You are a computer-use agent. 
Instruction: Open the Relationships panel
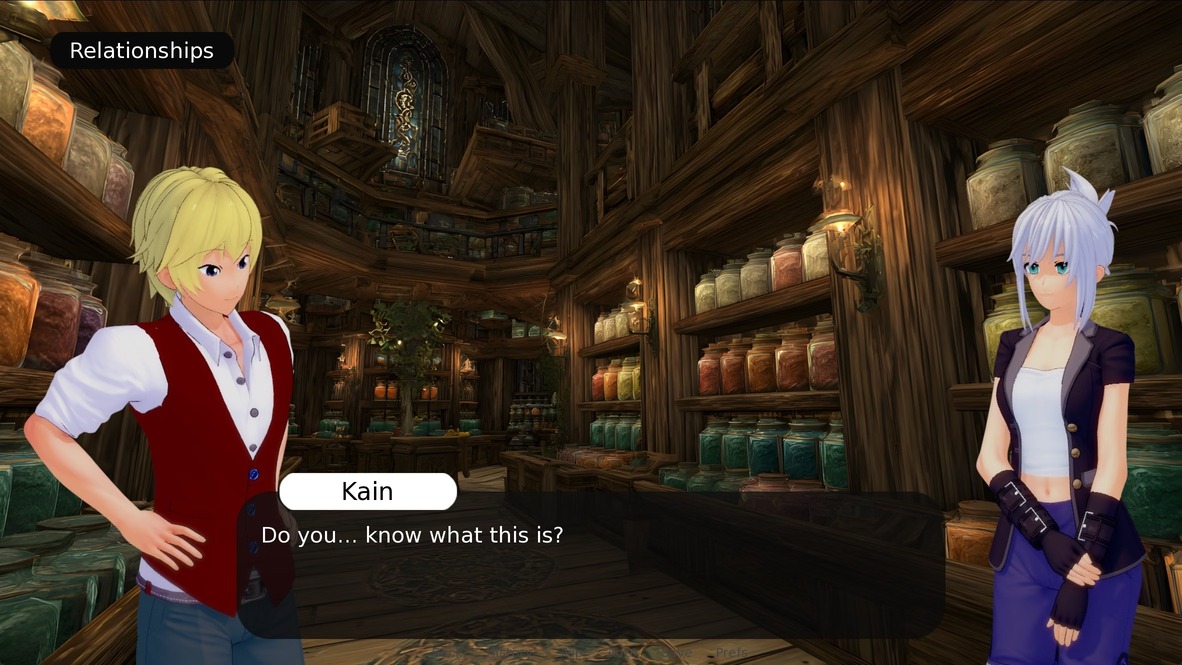141,50
